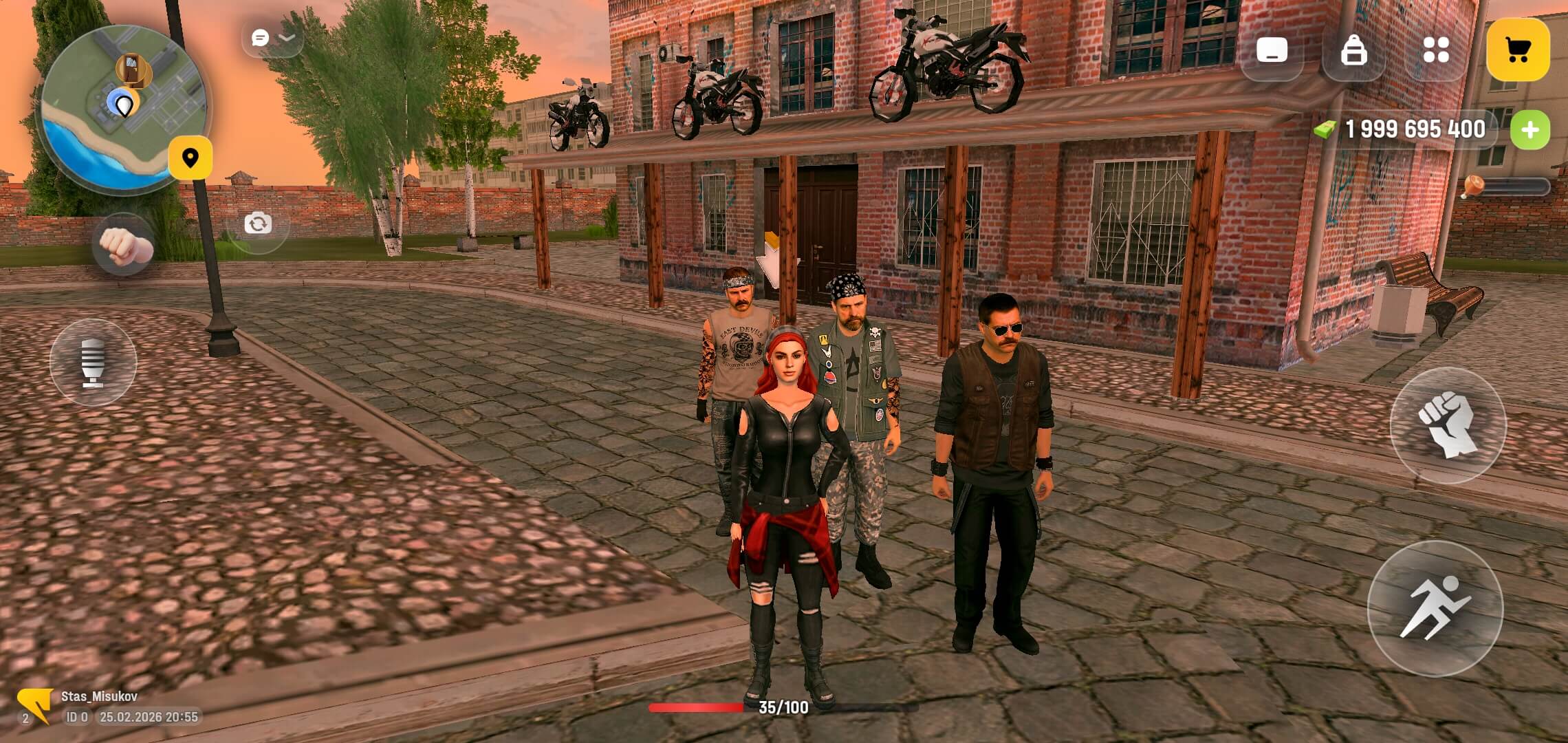Tap the raised fist punch button
The height and width of the screenshot is (743, 1568).
(1448, 425)
